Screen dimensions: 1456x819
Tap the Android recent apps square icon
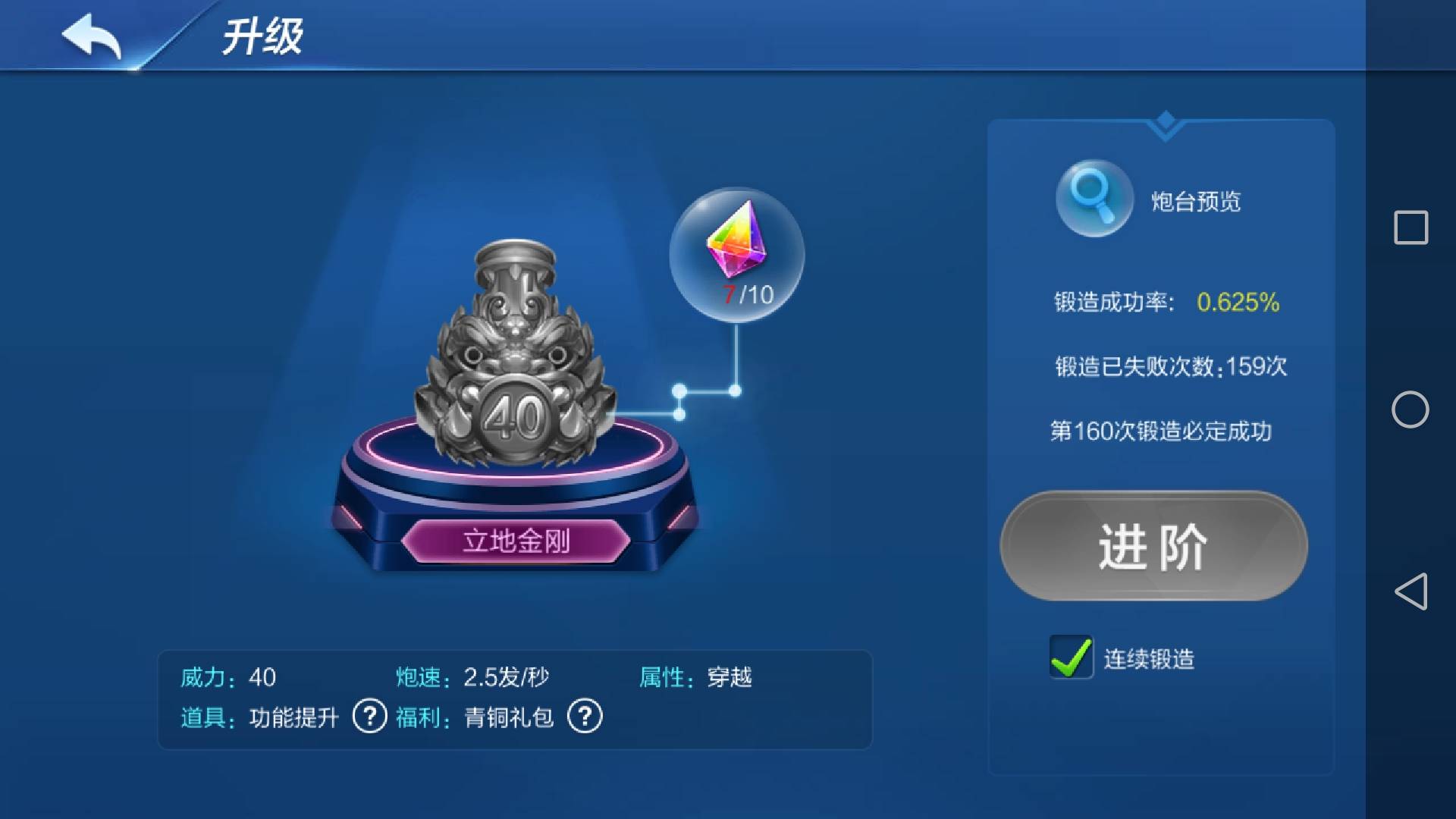point(1410,224)
